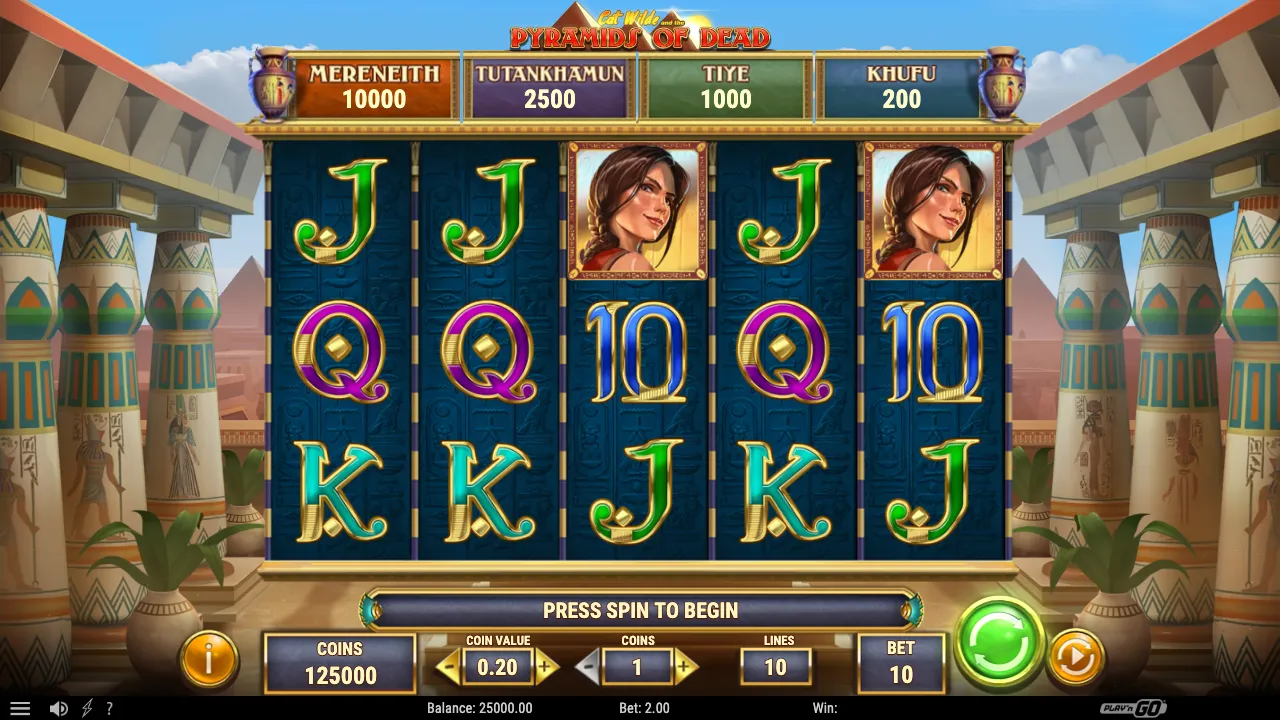Open help with the question mark icon
1280x720 pixels.
point(108,708)
